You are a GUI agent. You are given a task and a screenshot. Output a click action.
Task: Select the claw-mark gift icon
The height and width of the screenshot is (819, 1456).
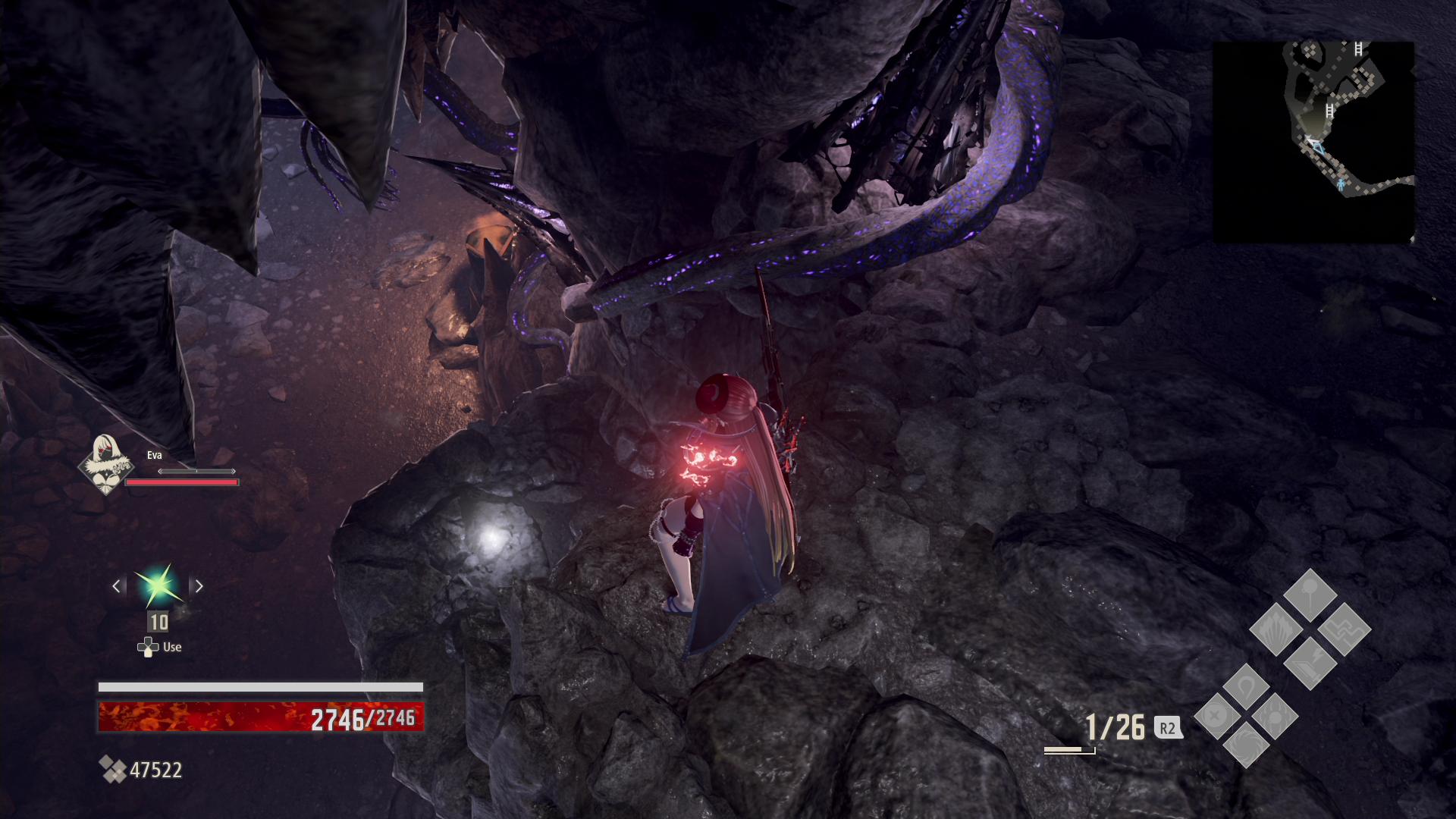pyautogui.click(x=1275, y=717)
